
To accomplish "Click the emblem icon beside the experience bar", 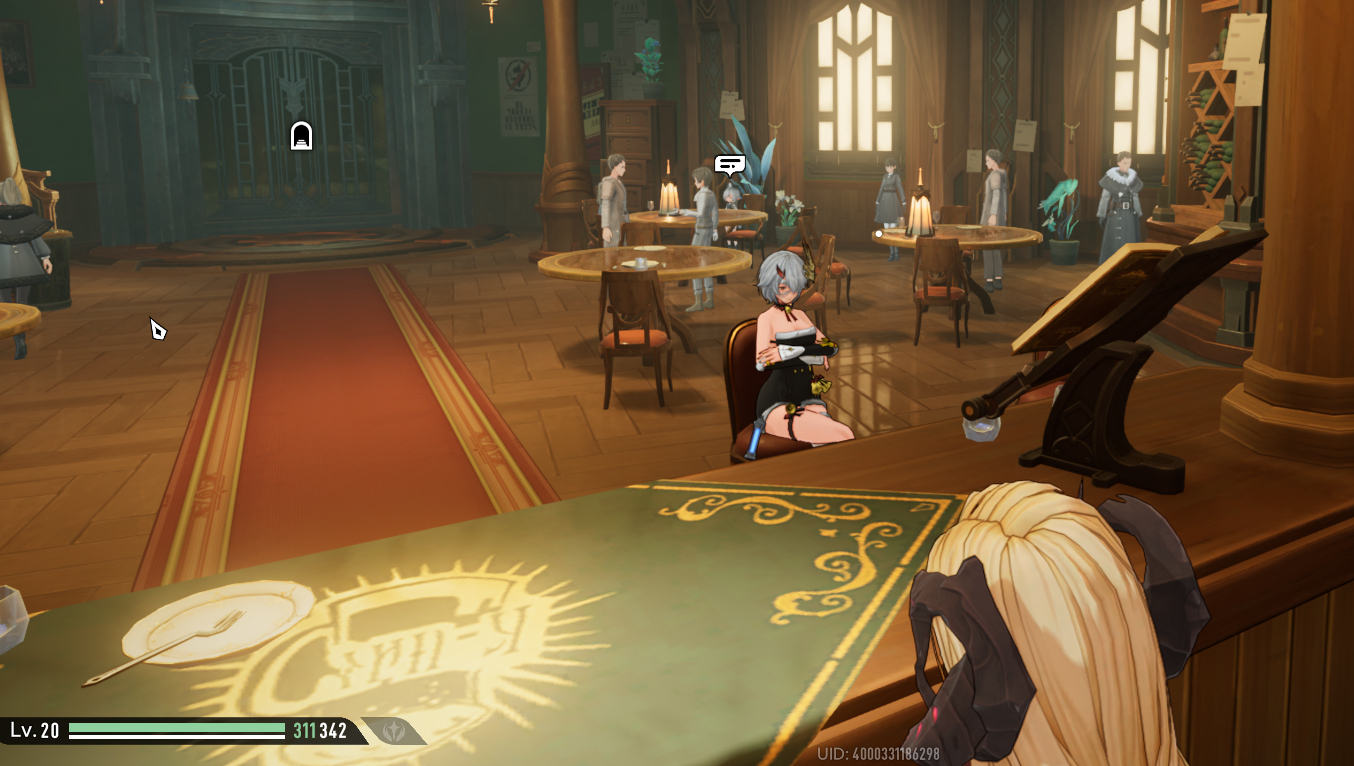I will pyautogui.click(x=393, y=731).
